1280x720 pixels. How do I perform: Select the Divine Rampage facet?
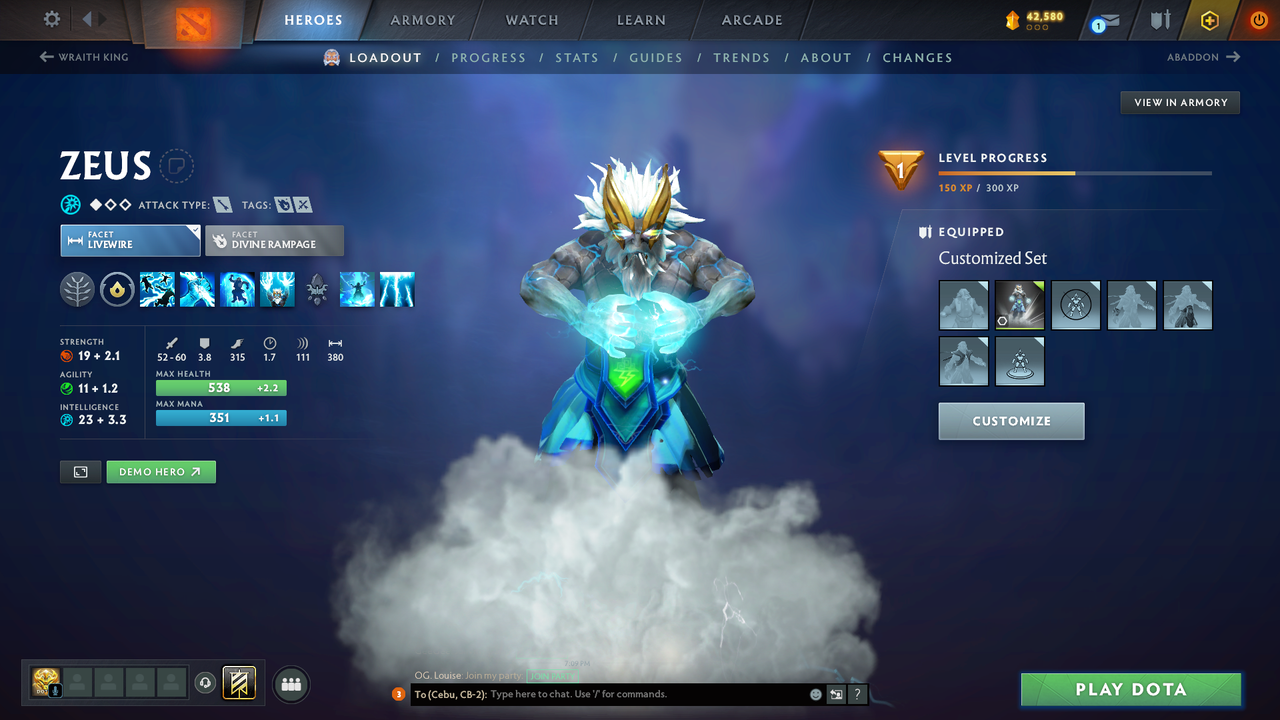pyautogui.click(x=274, y=240)
